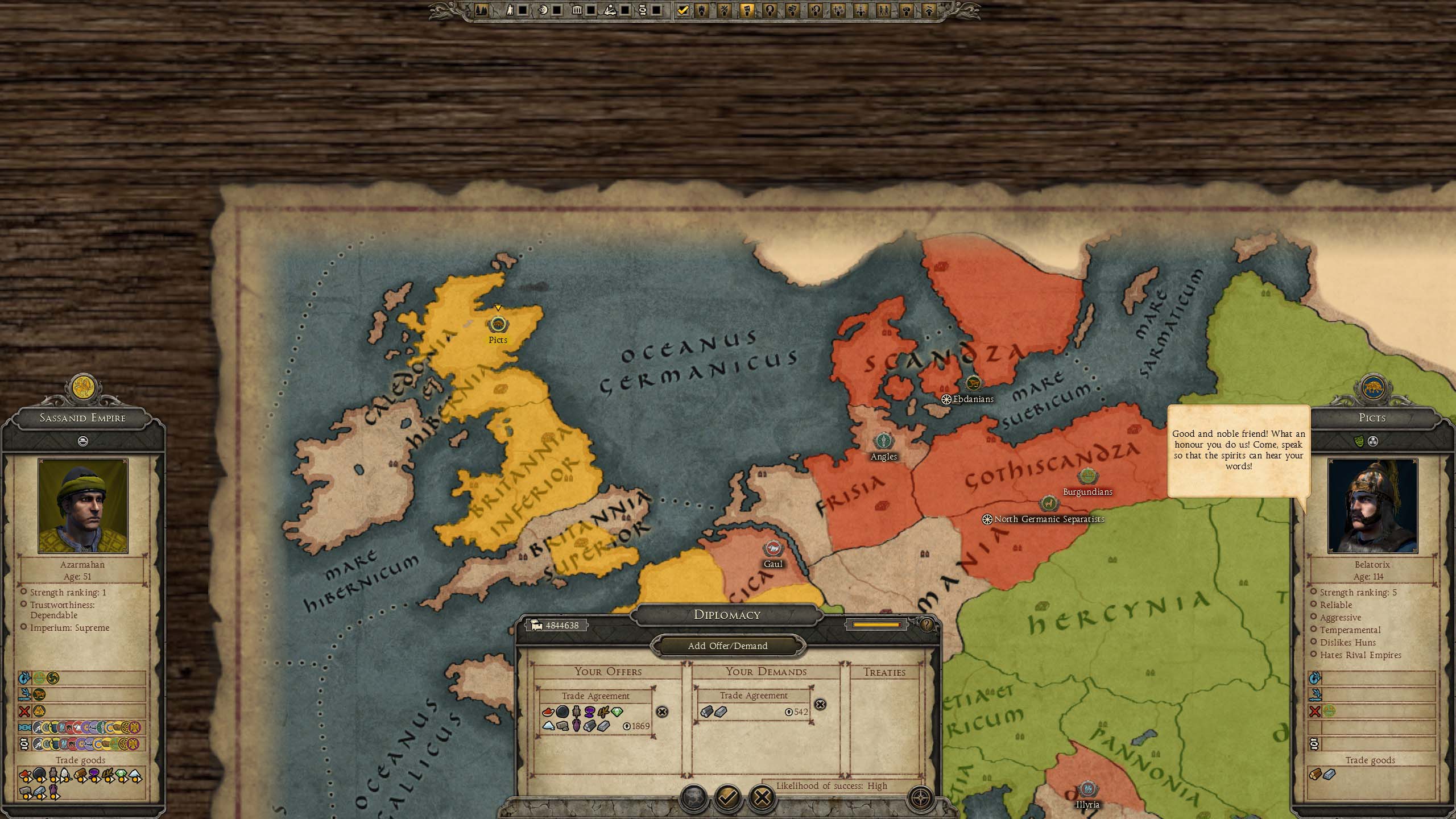Click the grey map button left of the checkmark
This screenshot has height=819, width=1456.
tap(693, 798)
